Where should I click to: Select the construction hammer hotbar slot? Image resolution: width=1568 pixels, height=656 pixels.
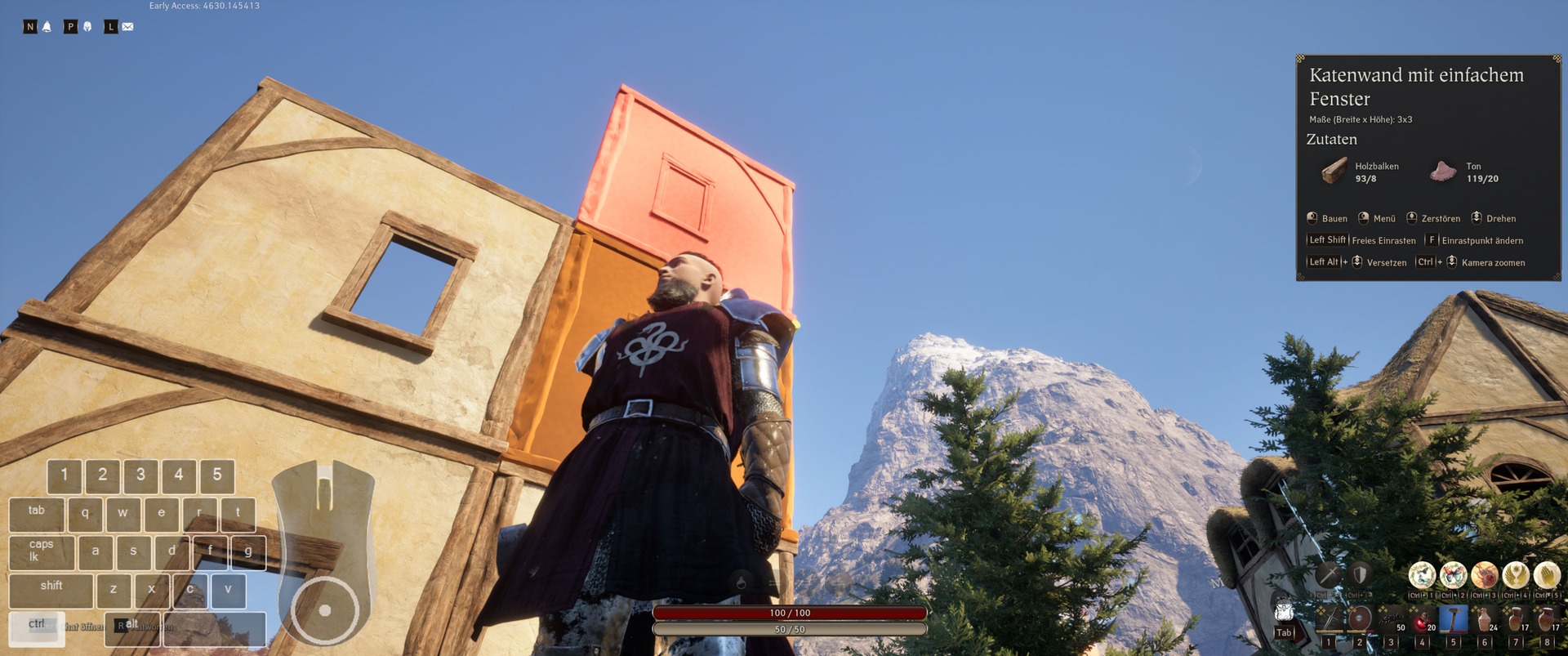coord(1453,618)
